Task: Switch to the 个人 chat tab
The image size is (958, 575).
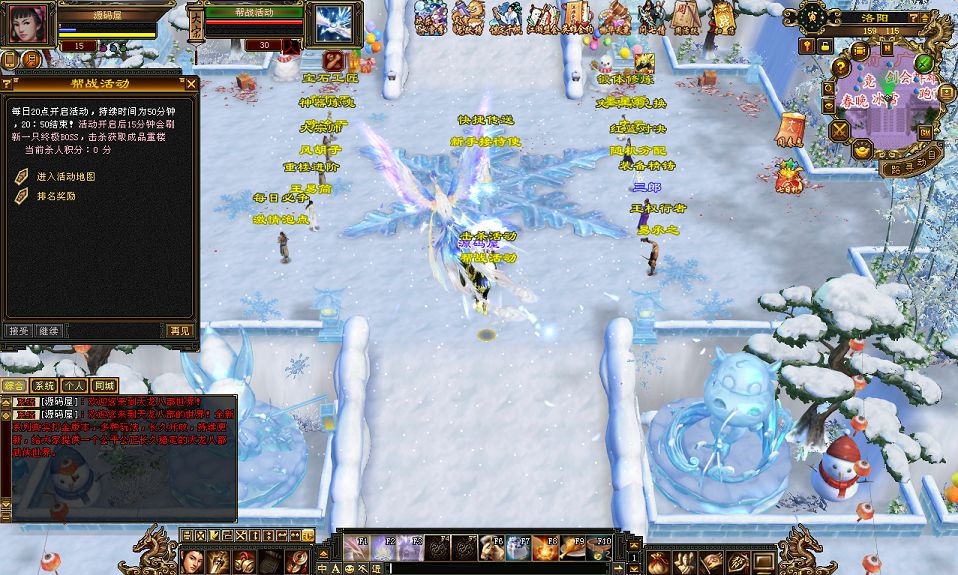Action: 74,385
